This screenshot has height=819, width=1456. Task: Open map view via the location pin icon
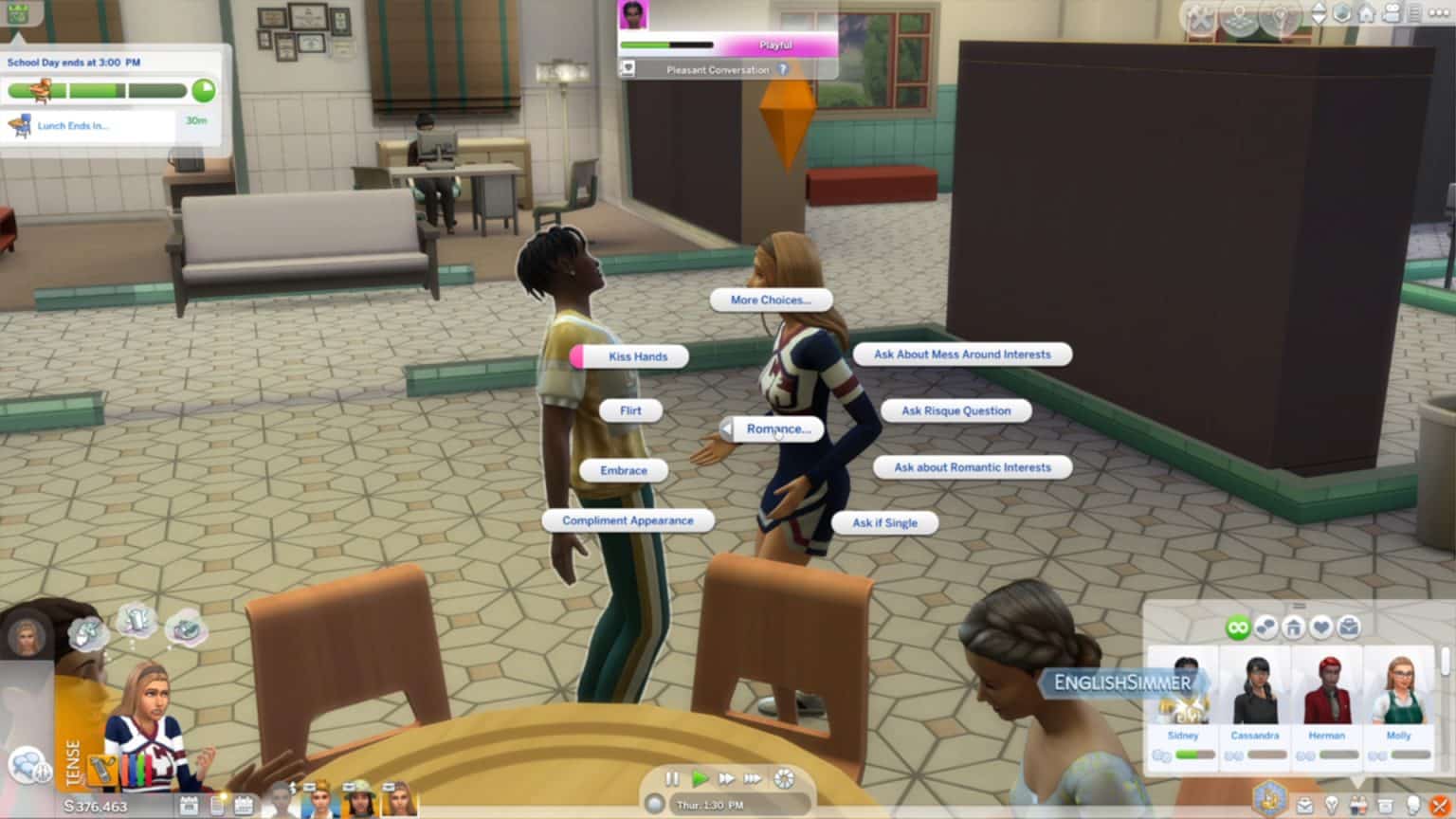[1280, 13]
